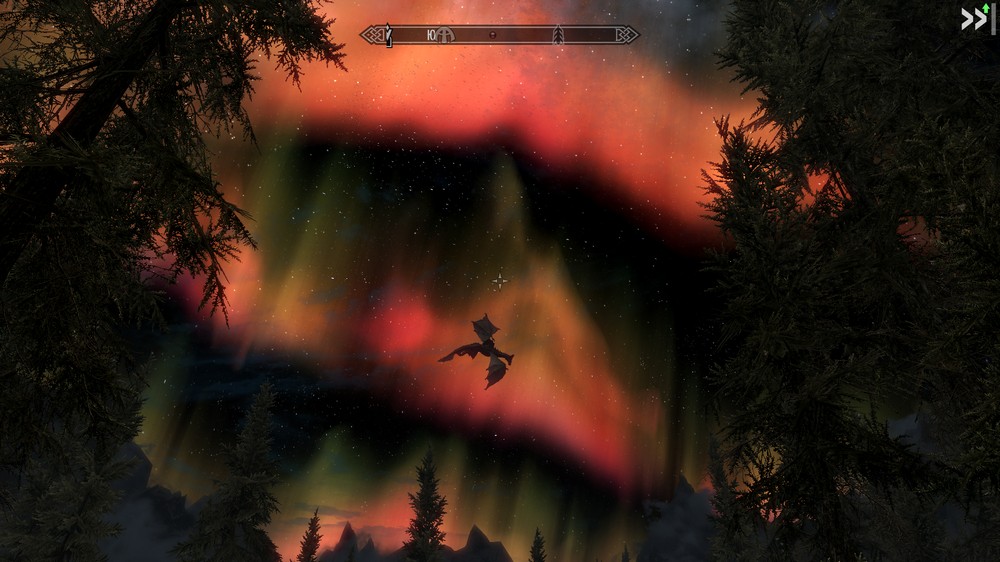Image resolution: width=1000 pixels, height=562 pixels.
Task: Select the arrow-shaped marker on the compass
Action: 558,35
